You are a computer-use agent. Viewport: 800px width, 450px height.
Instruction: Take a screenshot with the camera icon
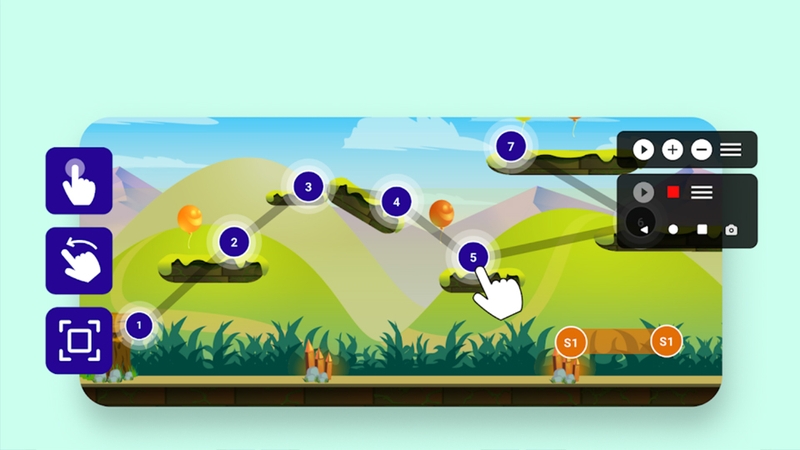coord(732,230)
